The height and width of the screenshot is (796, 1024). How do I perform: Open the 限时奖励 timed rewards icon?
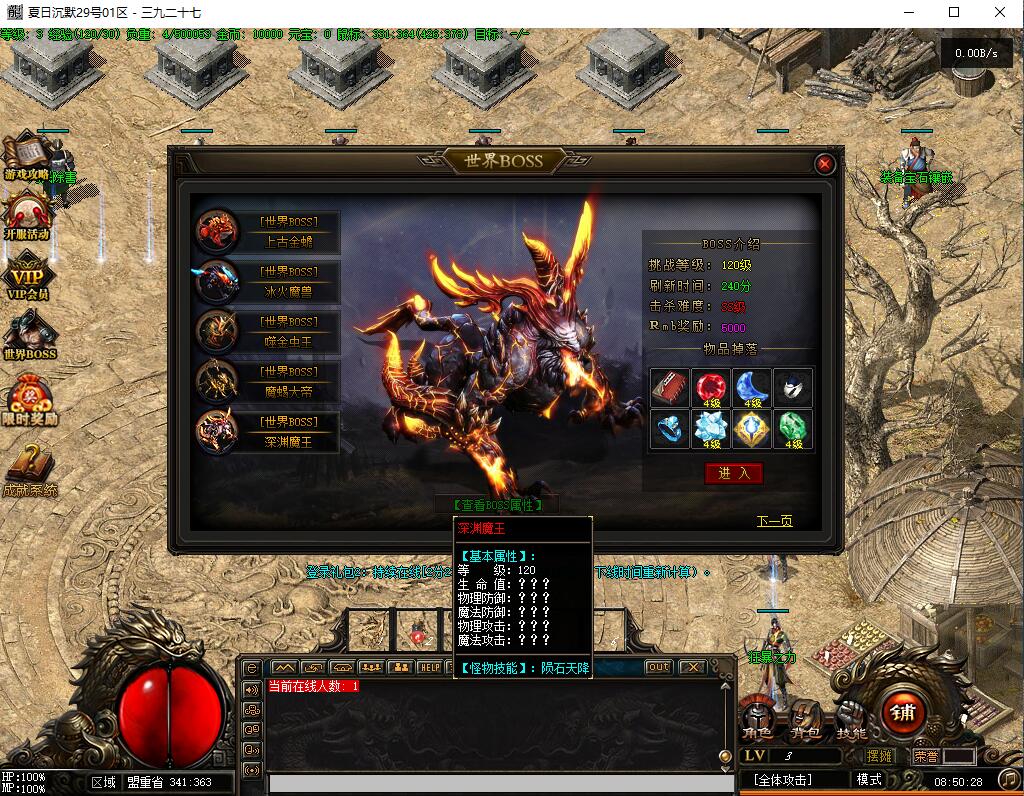pos(28,401)
